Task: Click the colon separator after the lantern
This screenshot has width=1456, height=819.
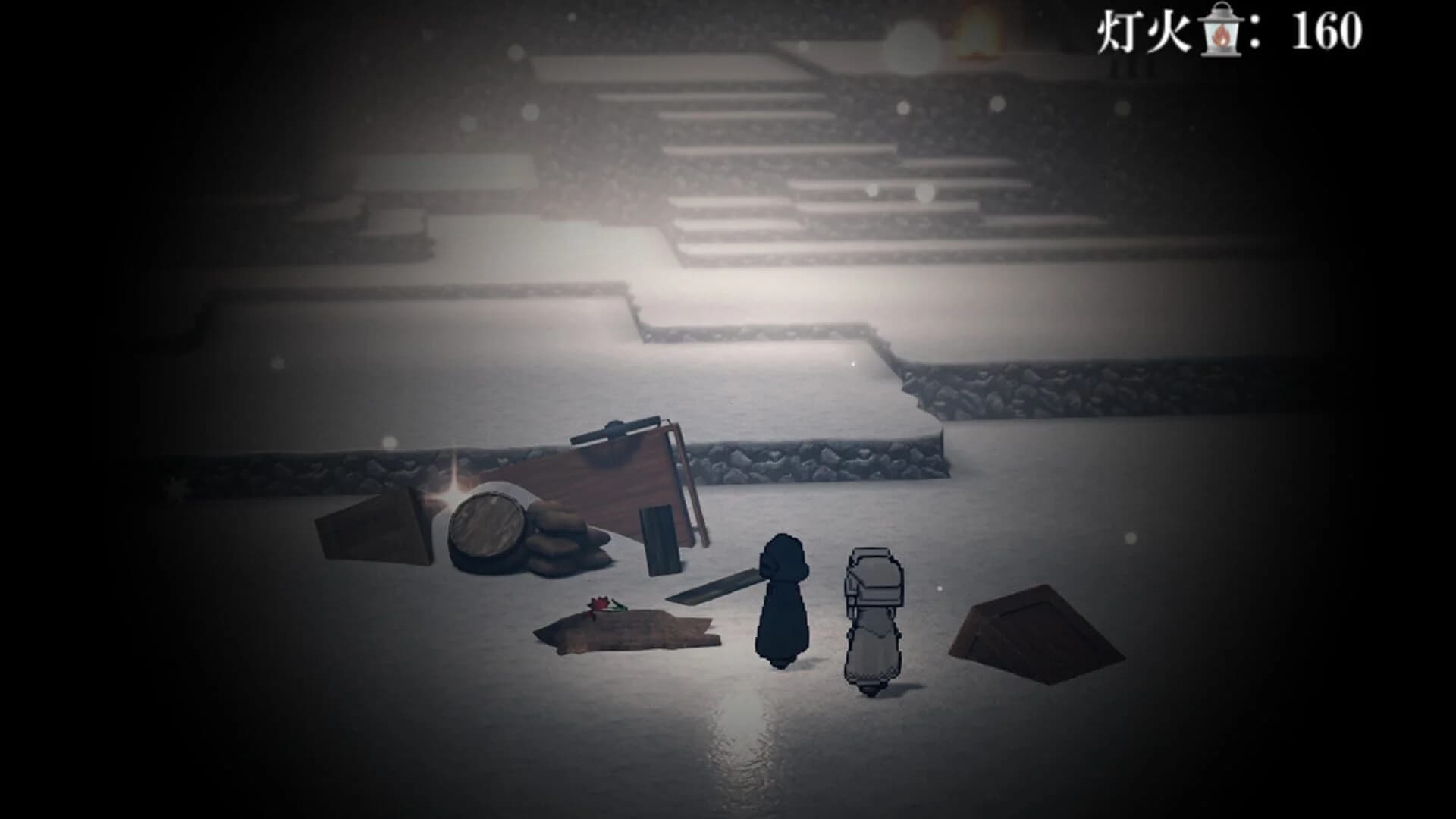Action: 1253,30
